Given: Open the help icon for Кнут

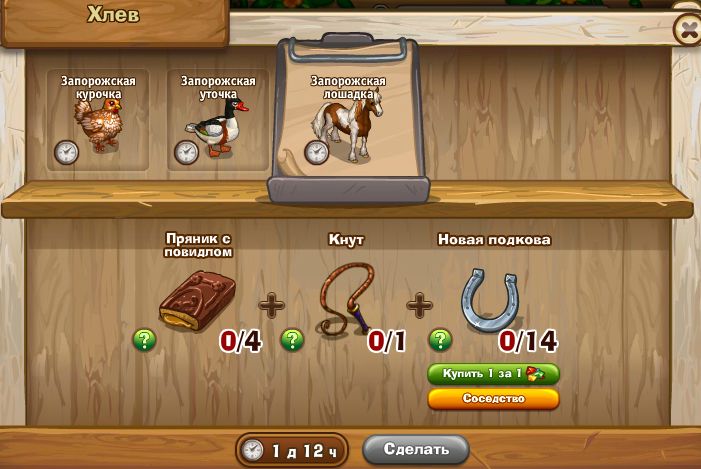Looking at the screenshot, I should [x=292, y=340].
